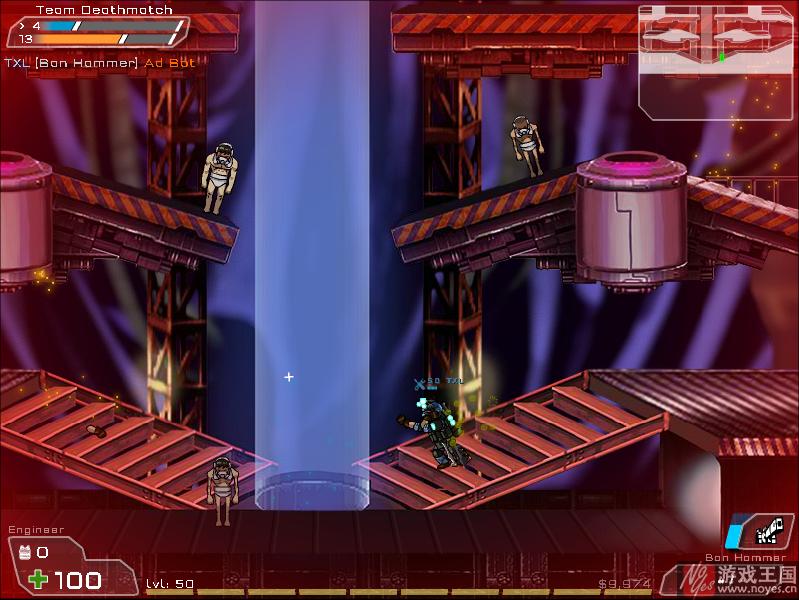Click the armor vest icon

pos(24,552)
